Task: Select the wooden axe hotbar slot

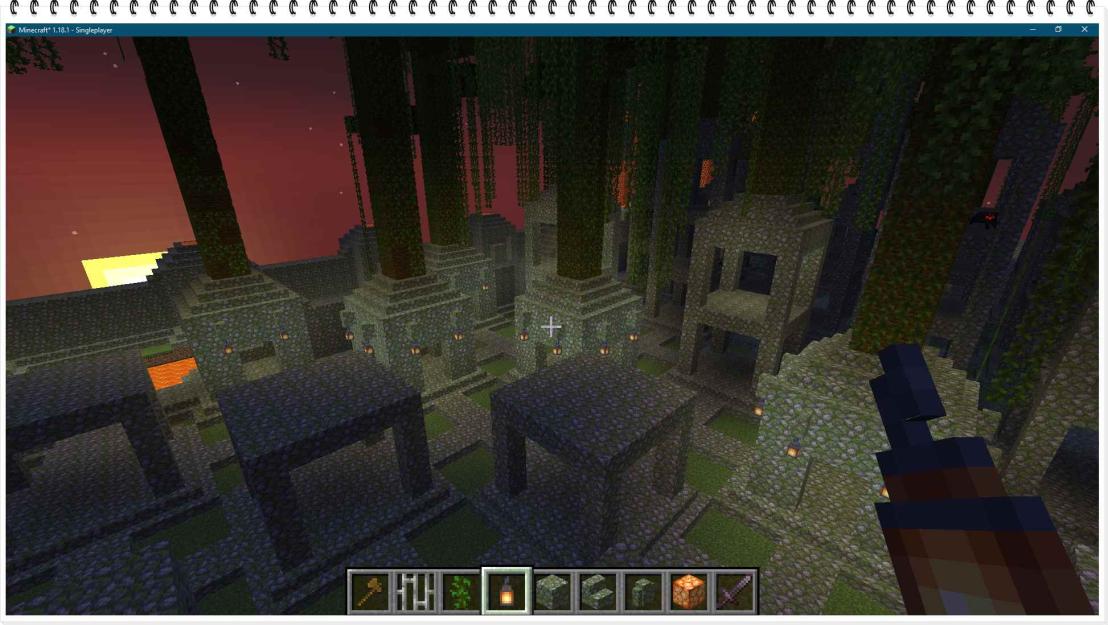Action: click(368, 591)
